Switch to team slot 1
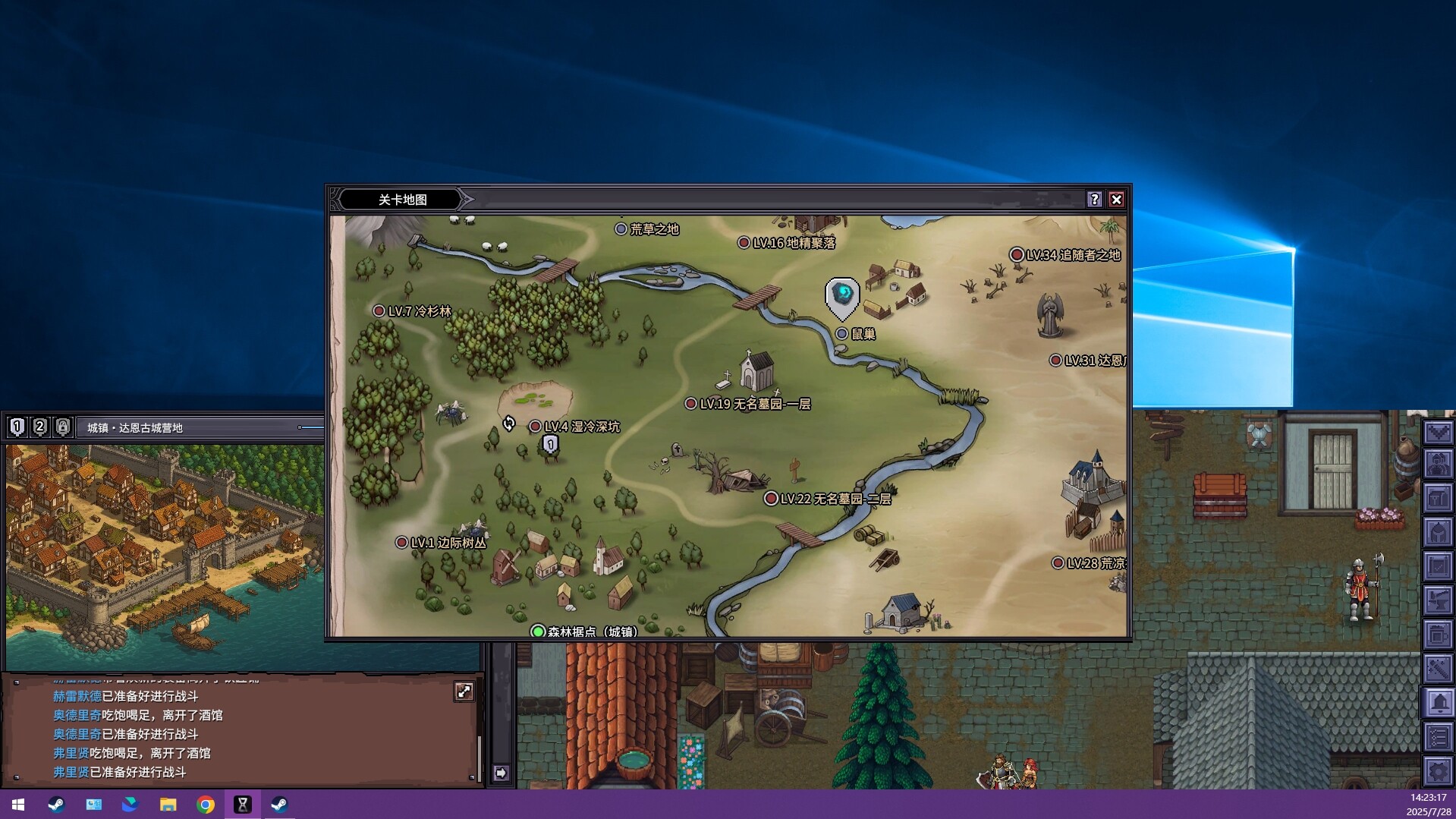The width and height of the screenshot is (1456, 819). tap(17, 427)
